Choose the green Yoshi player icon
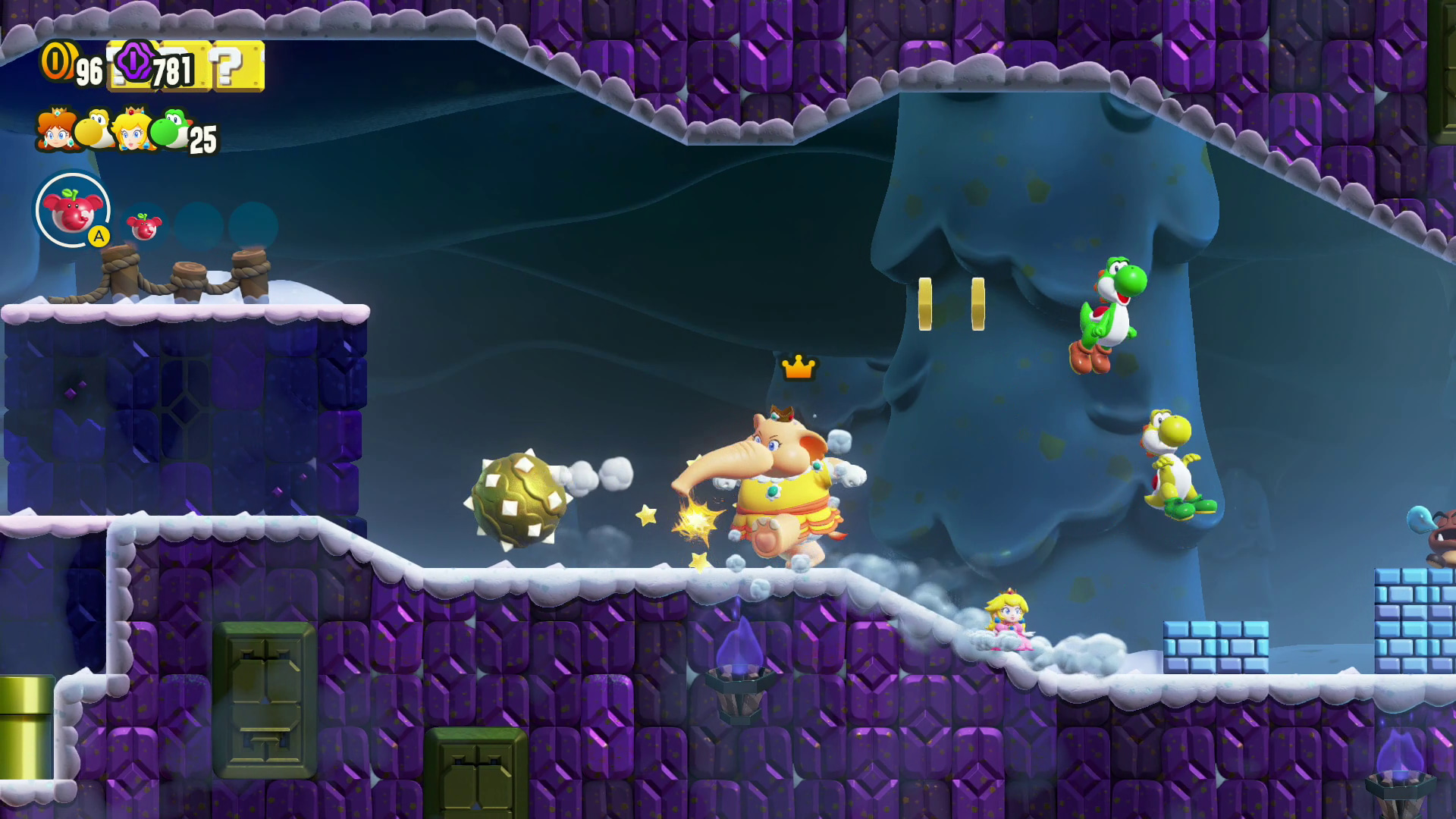The height and width of the screenshot is (819, 1456). coord(170,129)
